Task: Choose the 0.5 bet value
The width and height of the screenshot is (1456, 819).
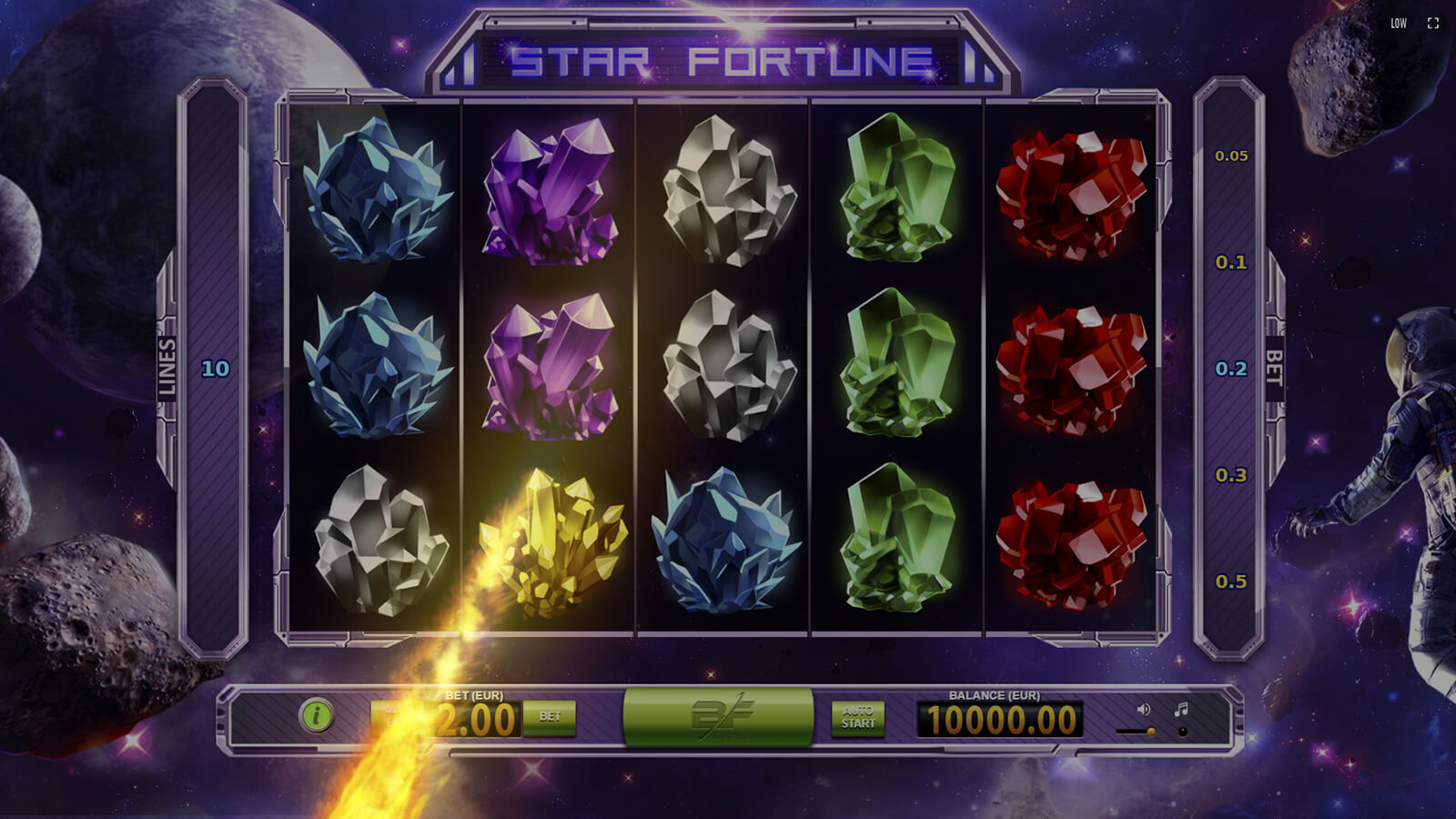Action: point(1231,582)
